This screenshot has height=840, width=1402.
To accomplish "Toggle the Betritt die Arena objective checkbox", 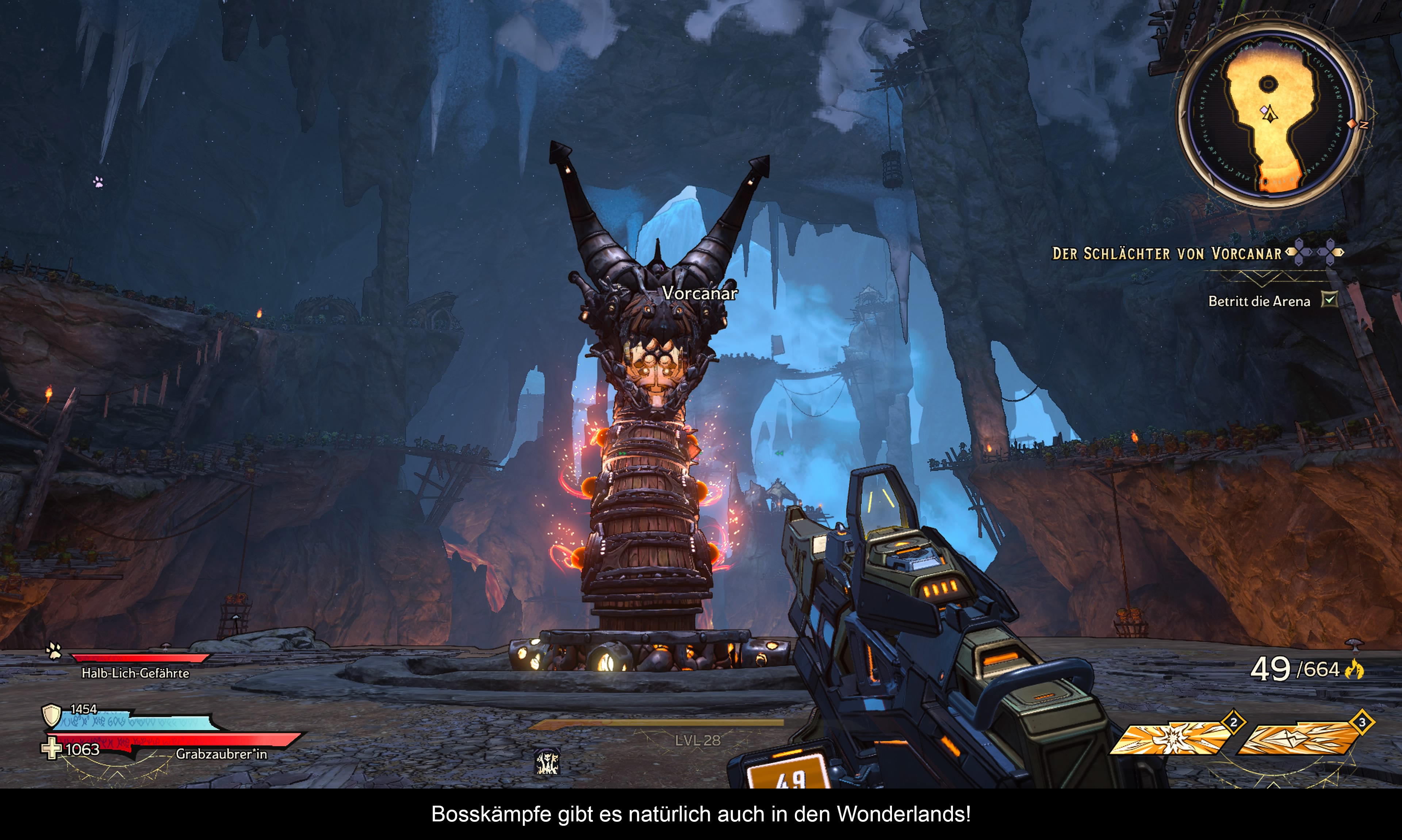I will tap(1328, 299).
